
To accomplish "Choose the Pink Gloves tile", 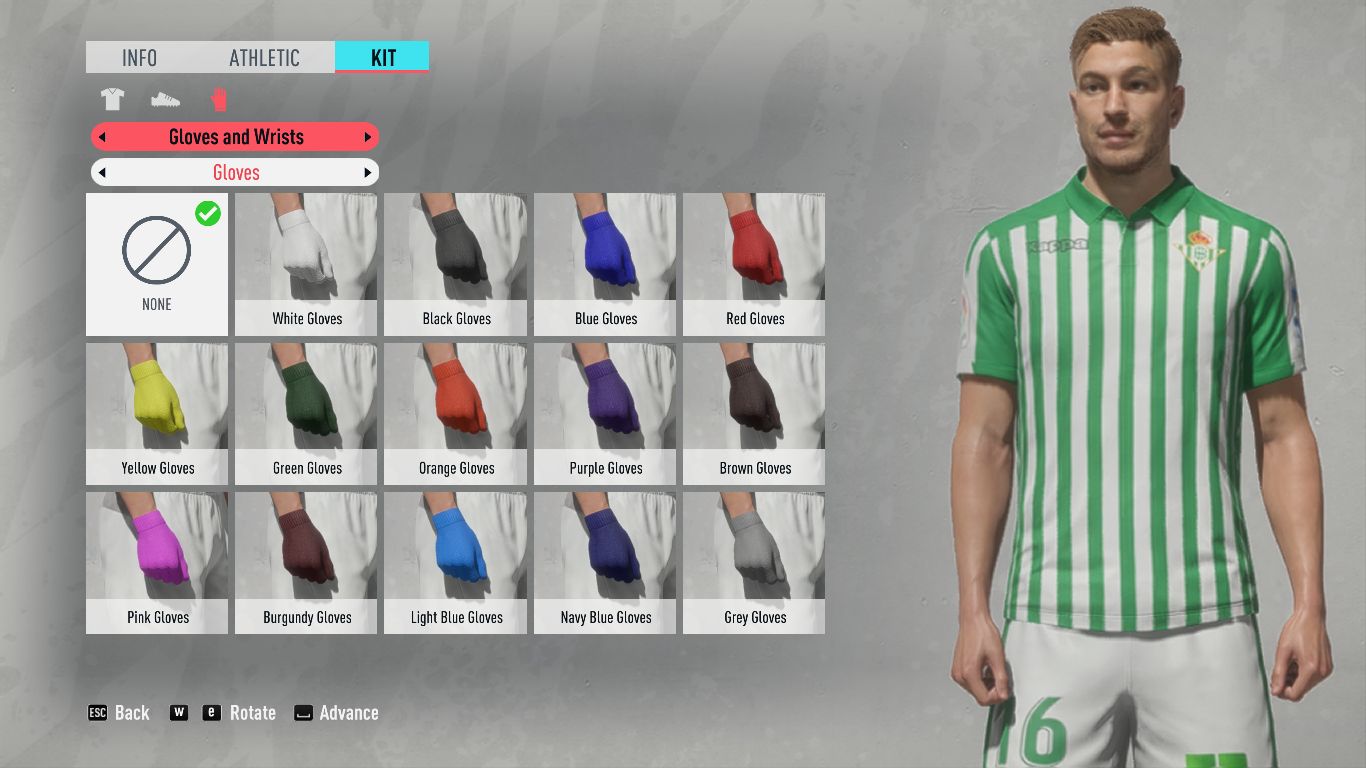I will coord(157,563).
